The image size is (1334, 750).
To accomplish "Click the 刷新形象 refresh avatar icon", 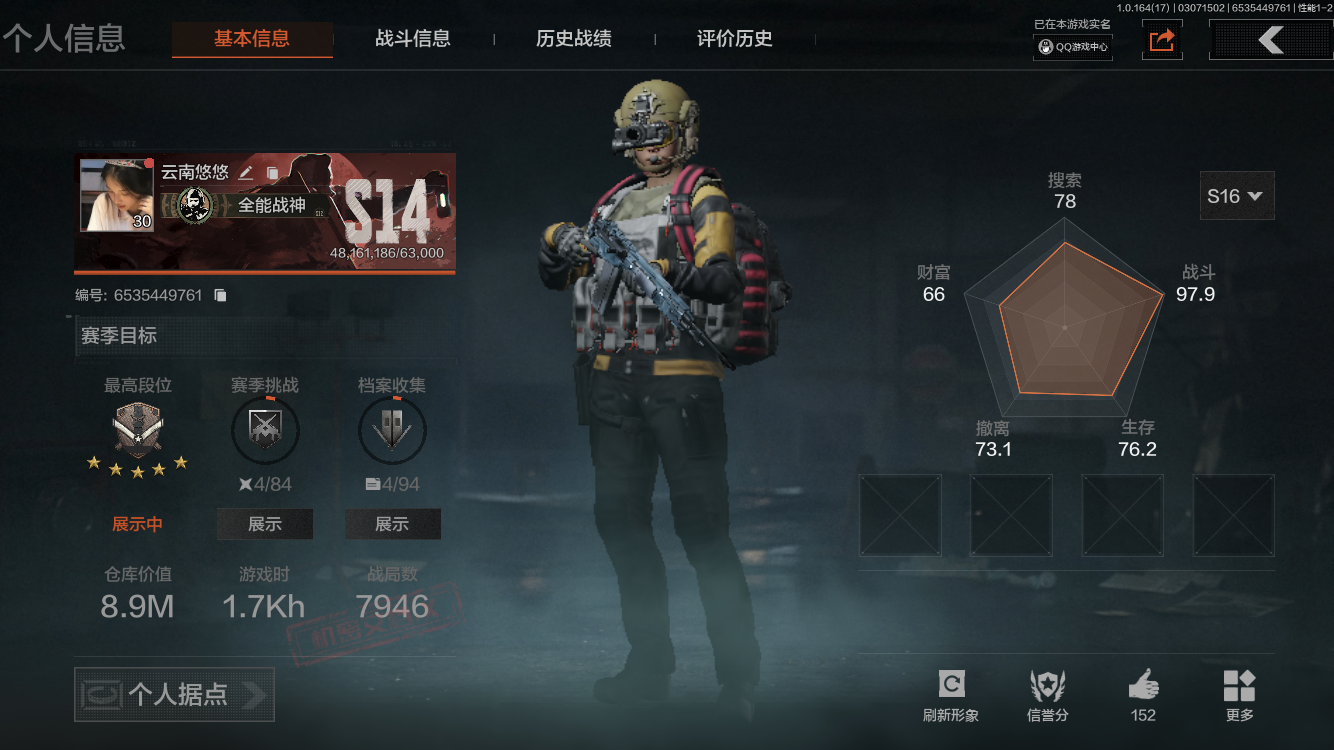I will click(950, 686).
